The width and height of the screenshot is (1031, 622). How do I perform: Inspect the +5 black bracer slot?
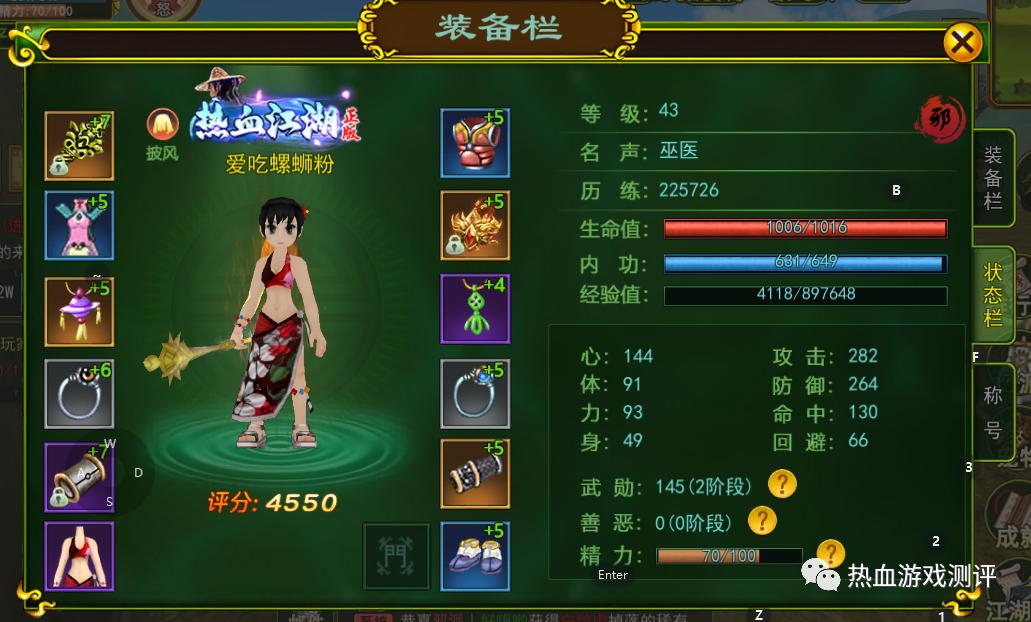[475, 473]
